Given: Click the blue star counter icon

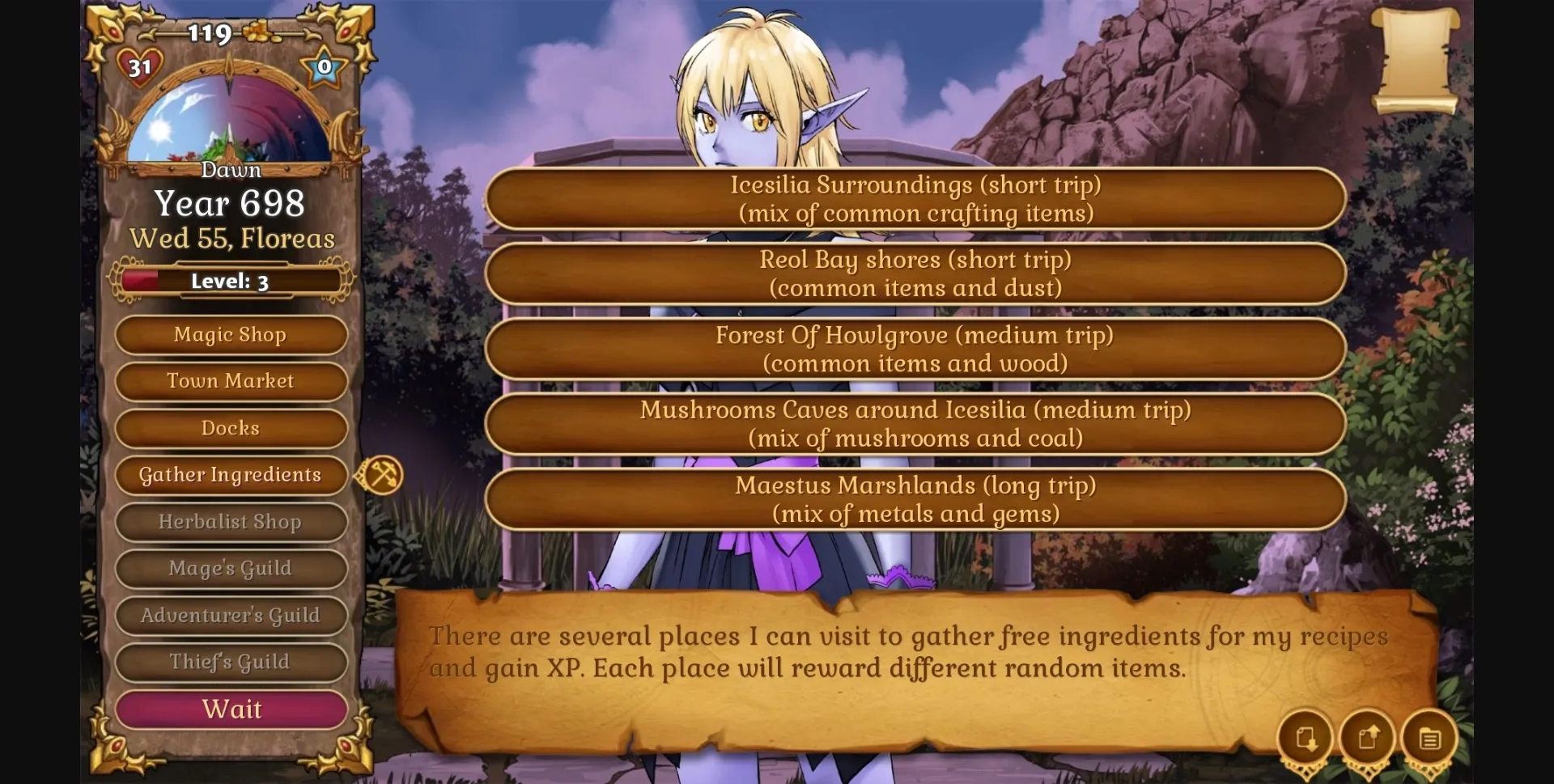Looking at the screenshot, I should coord(324,66).
